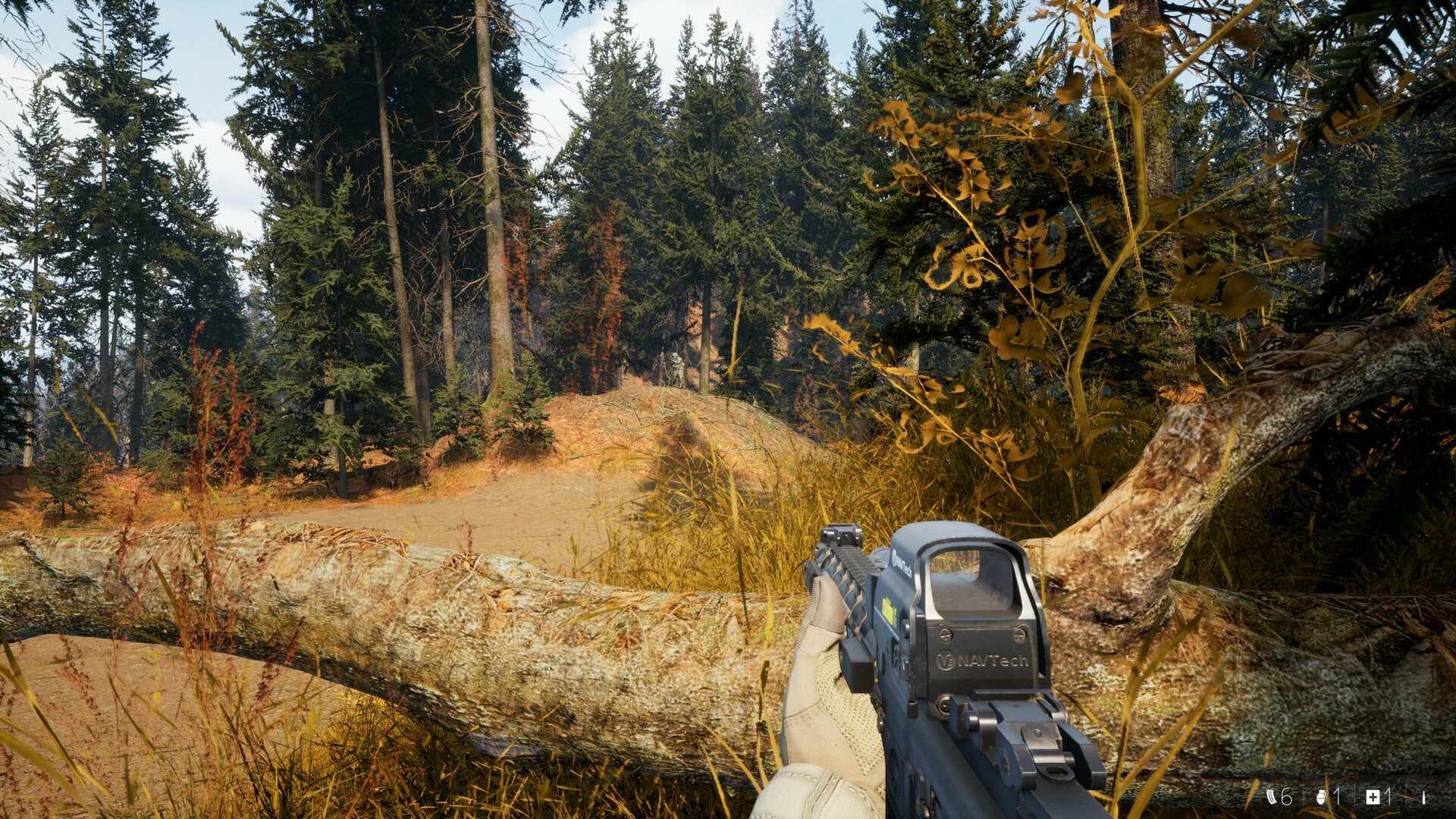
Task: Select the medkit count number 1
Action: click(x=1388, y=797)
